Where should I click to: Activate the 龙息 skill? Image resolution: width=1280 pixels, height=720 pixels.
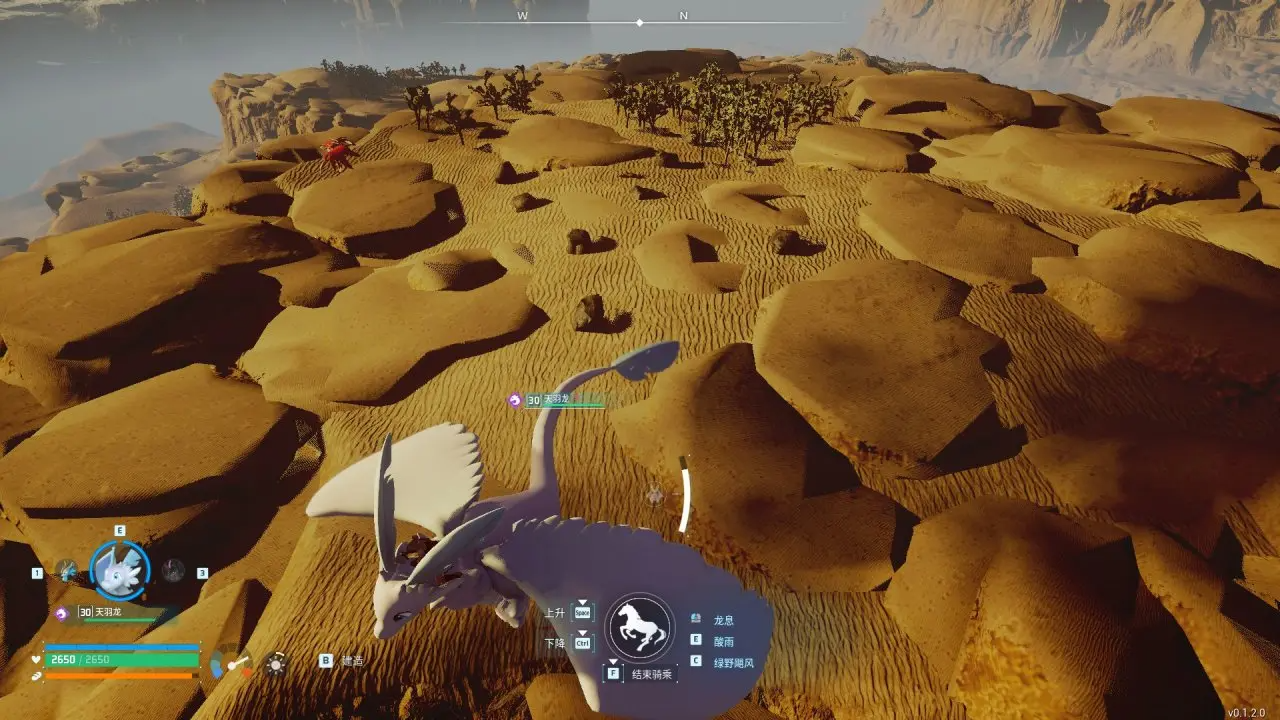click(x=723, y=620)
